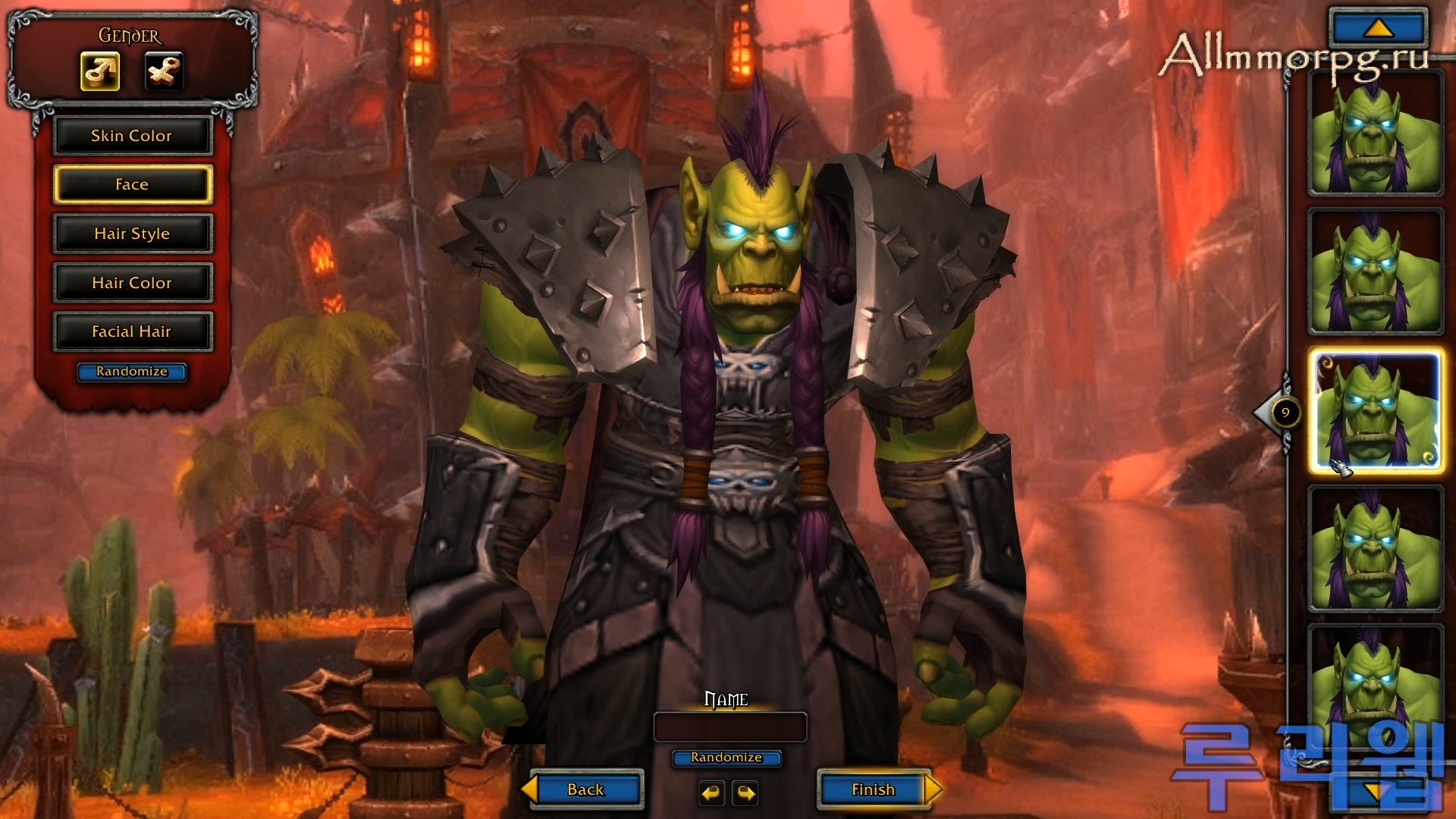Rotate the character right with arrow button
Viewport: 1456px width, 819px height.
746,793
